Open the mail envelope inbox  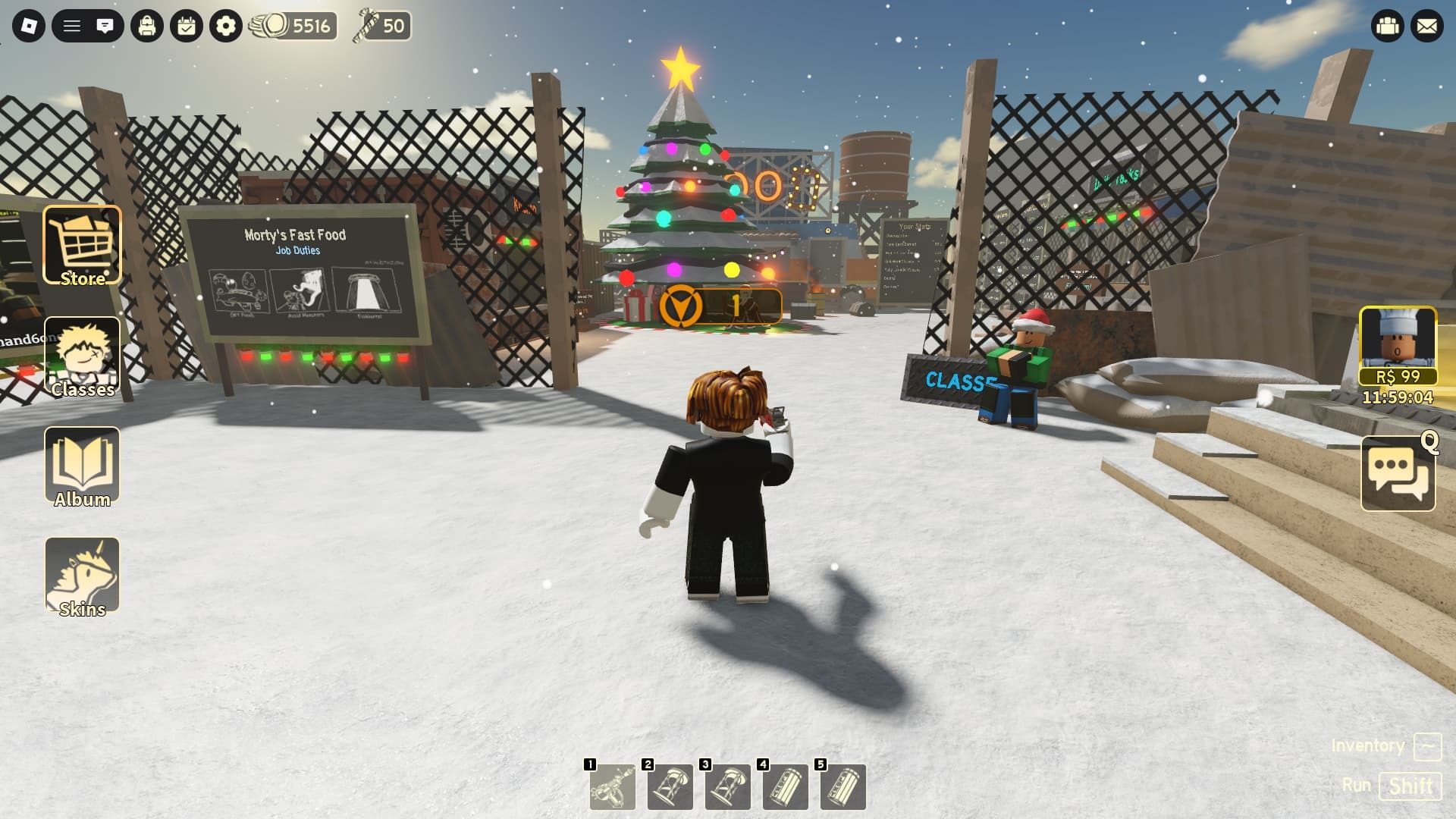1427,27
